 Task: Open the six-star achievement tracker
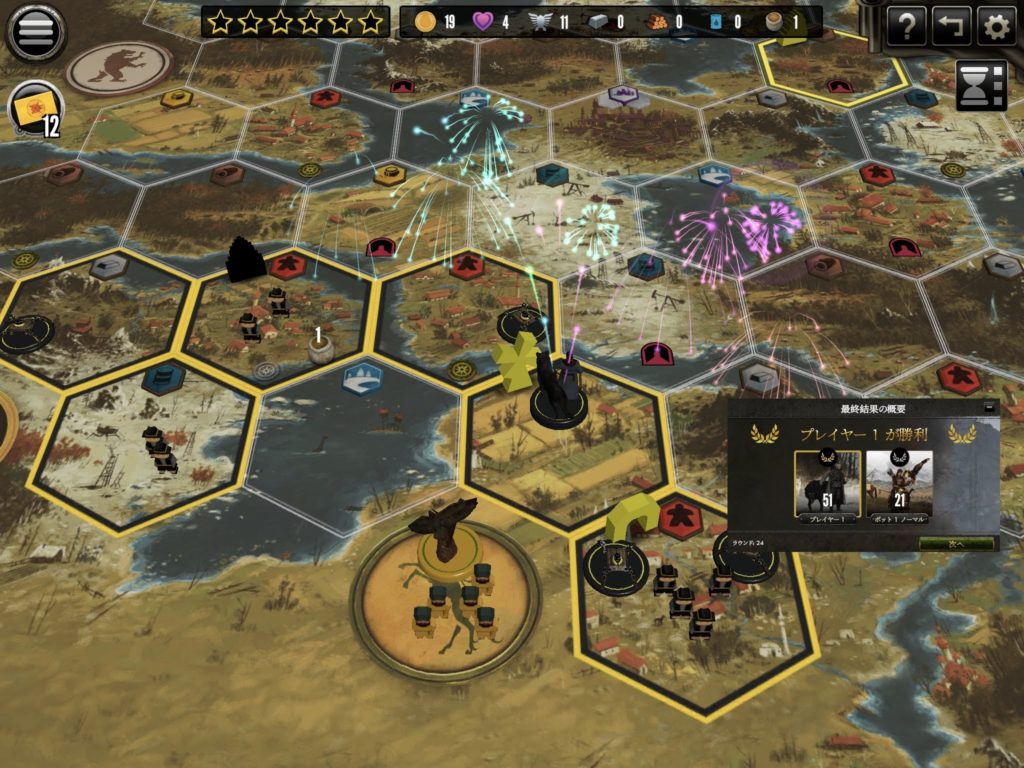click(294, 21)
